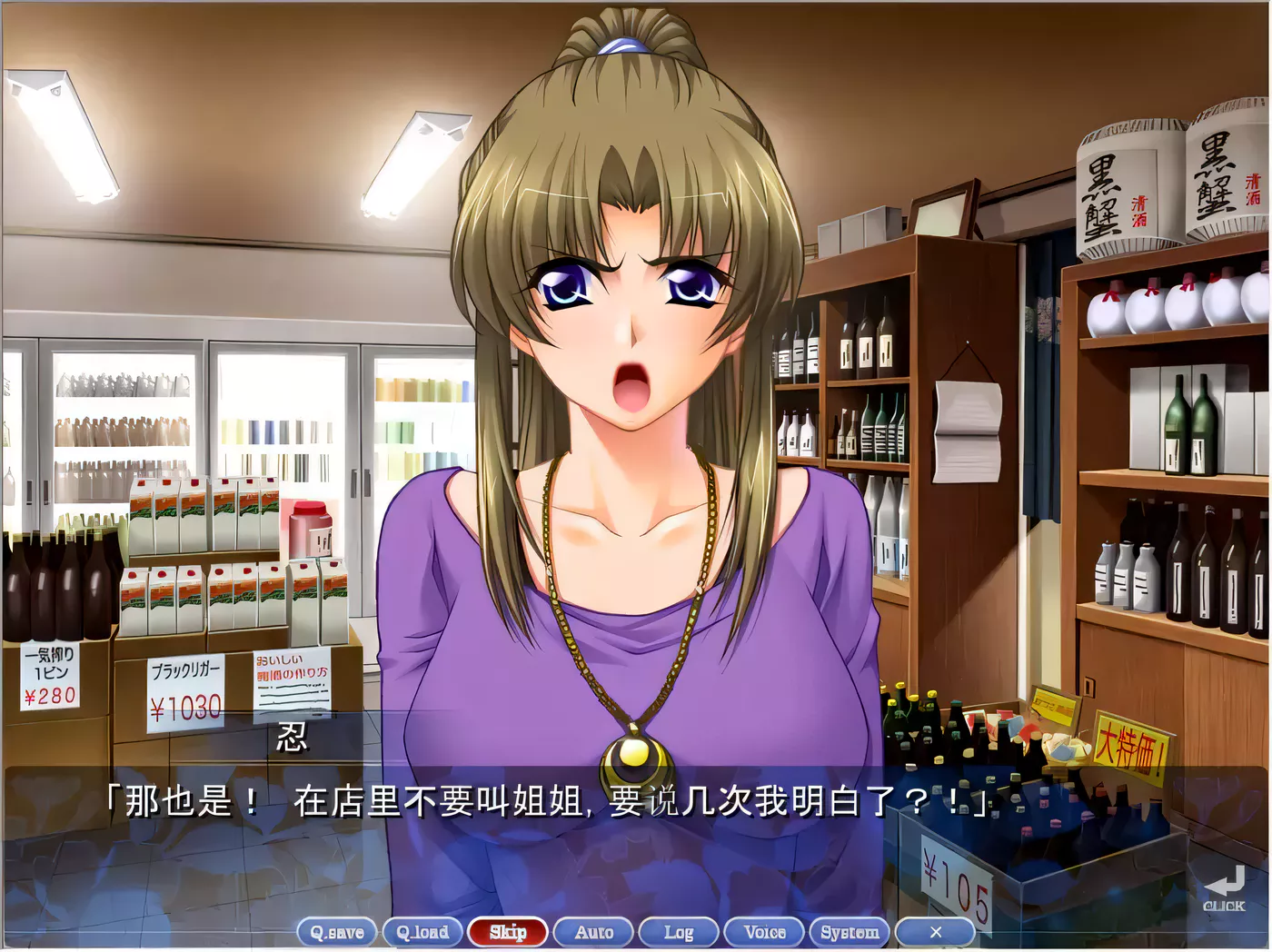Click the Q.save quick save icon
The image size is (1272, 952).
(x=338, y=932)
